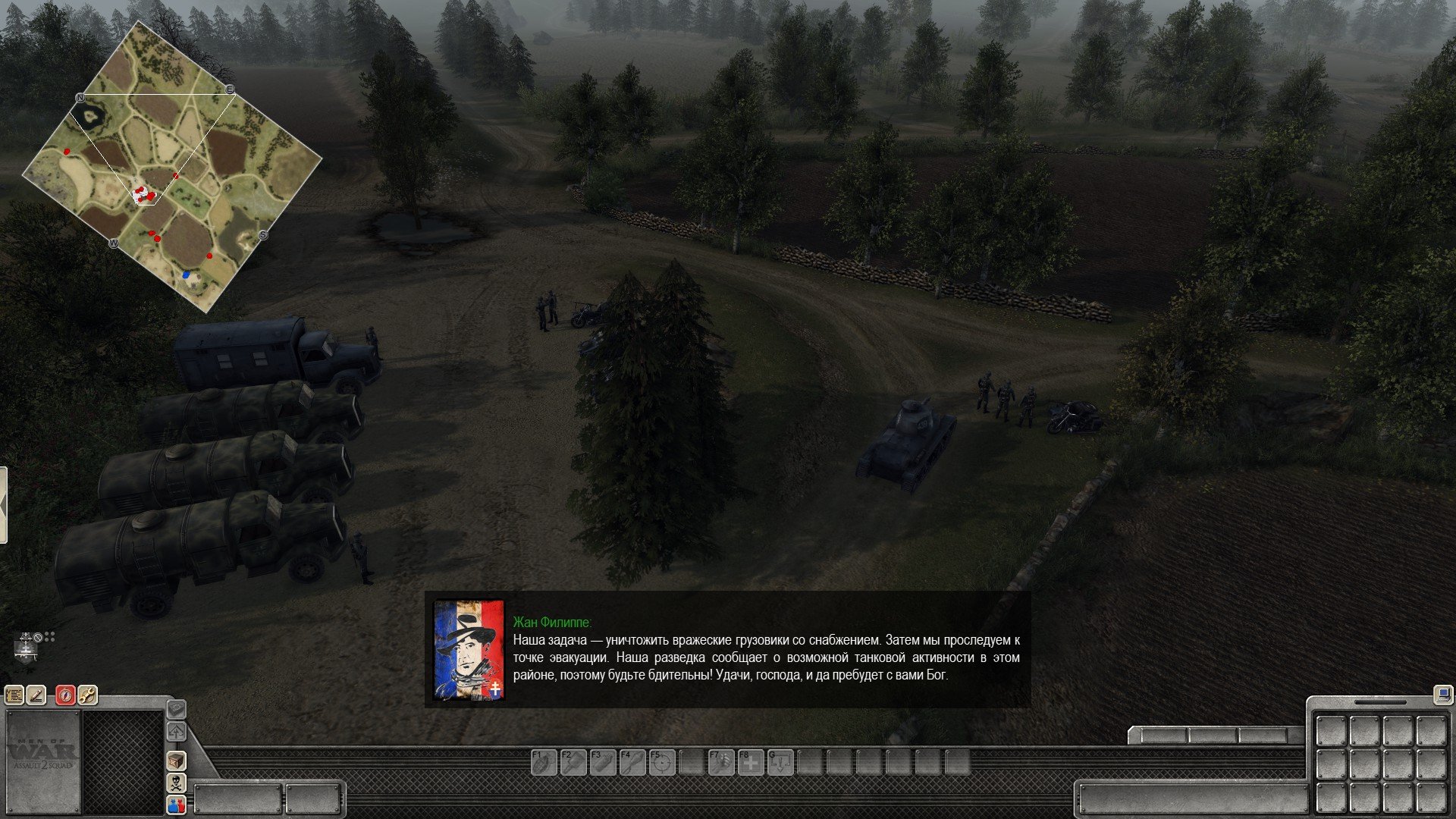The height and width of the screenshot is (819, 1456).
Task: Open the mission objectives scroll icon
Action: pos(14,695)
